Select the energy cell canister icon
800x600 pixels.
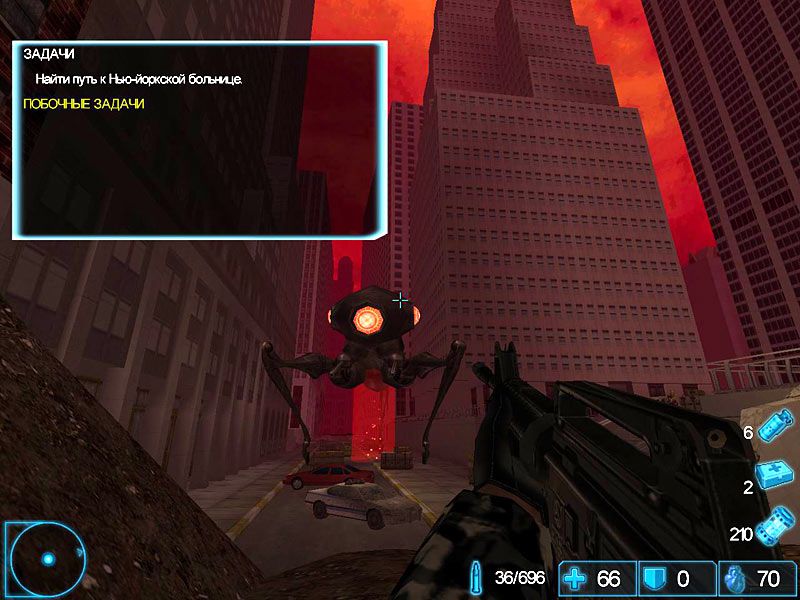[776, 528]
